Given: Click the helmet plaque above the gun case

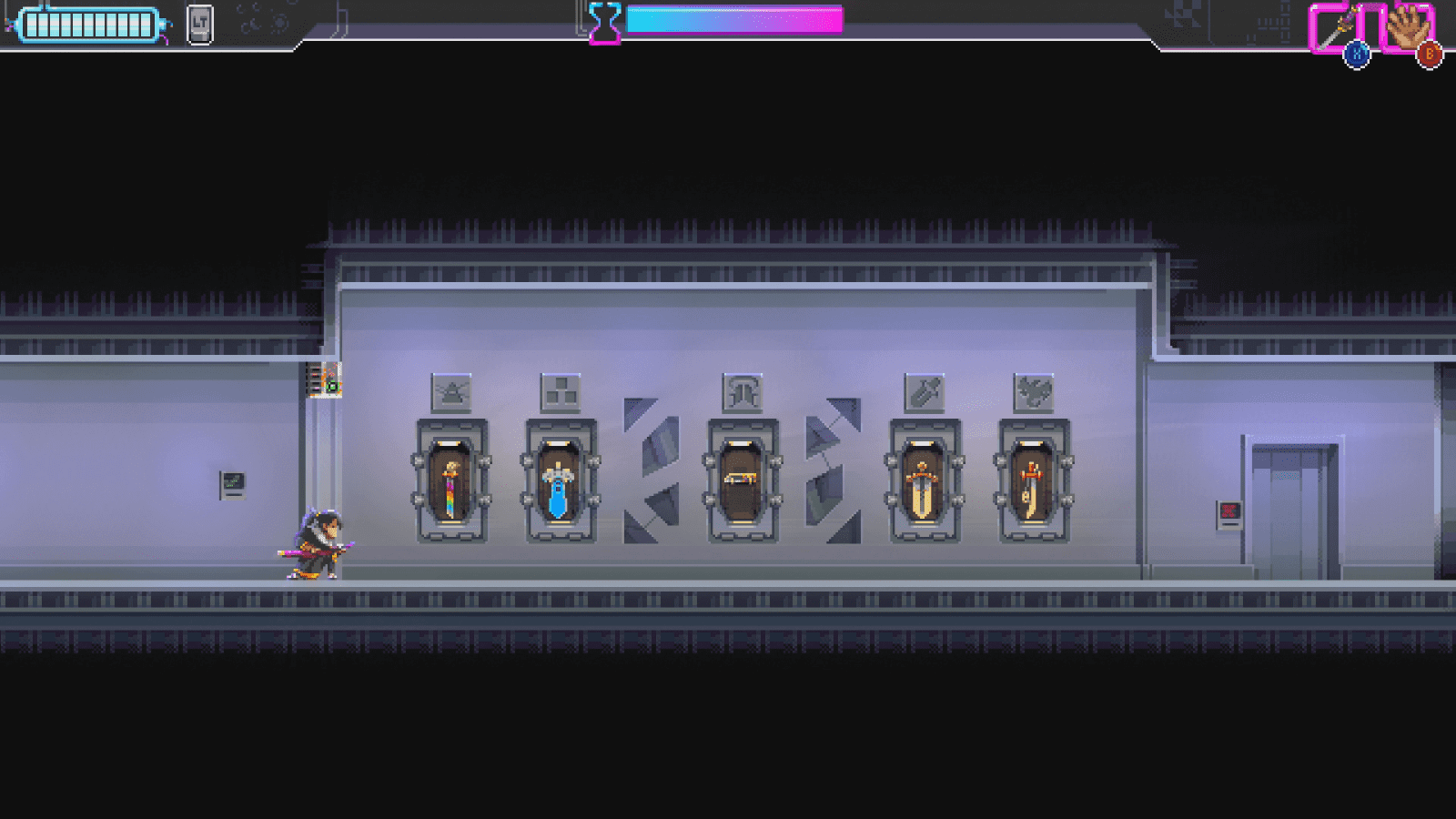Looking at the screenshot, I should [744, 392].
